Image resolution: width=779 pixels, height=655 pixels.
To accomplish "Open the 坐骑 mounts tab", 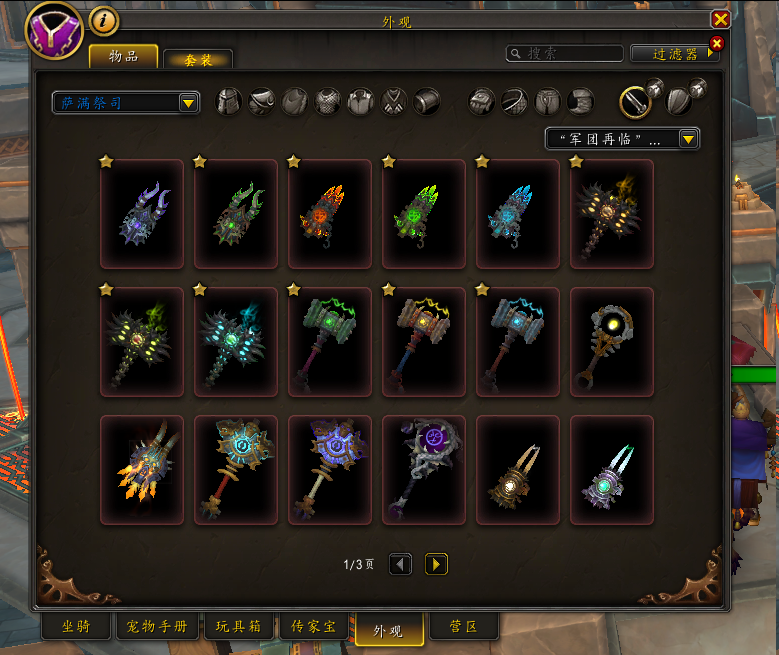I will point(76,627).
